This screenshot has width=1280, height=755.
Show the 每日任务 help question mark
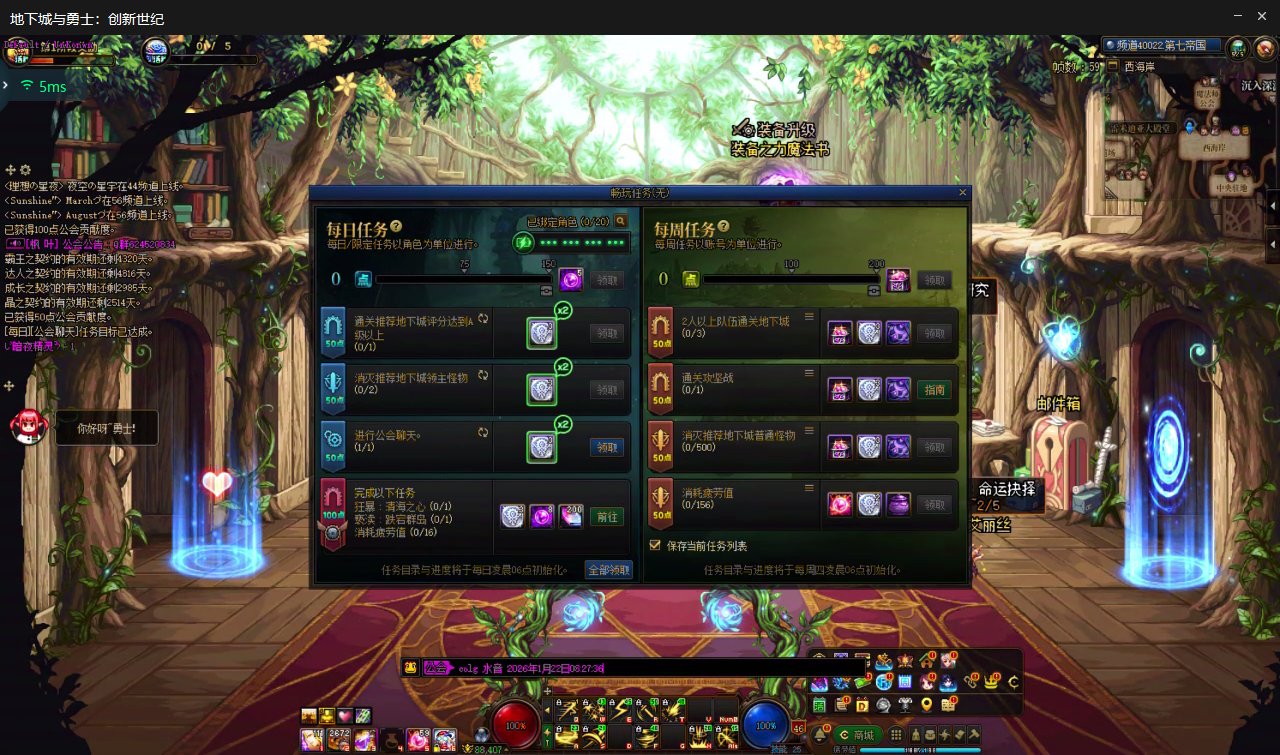point(396,227)
